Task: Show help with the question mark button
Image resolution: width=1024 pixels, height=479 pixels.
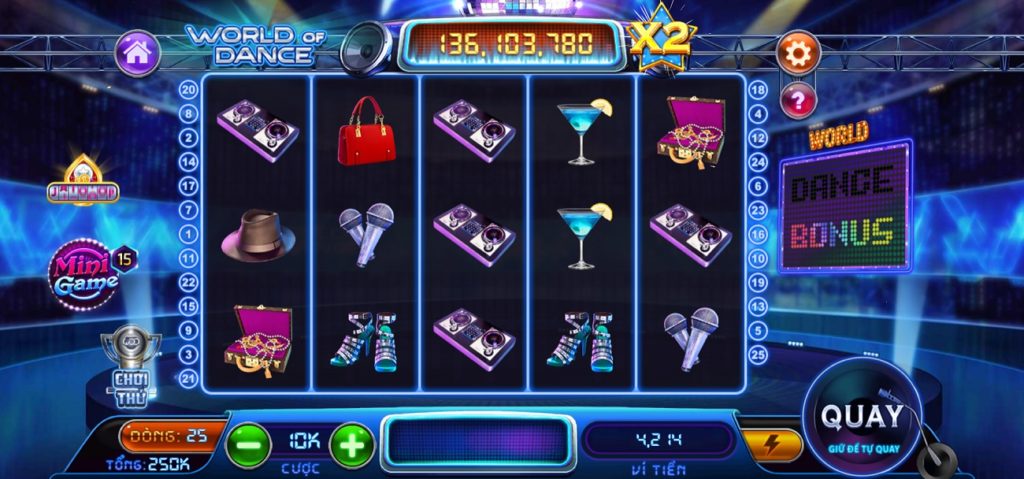Action: (x=798, y=99)
